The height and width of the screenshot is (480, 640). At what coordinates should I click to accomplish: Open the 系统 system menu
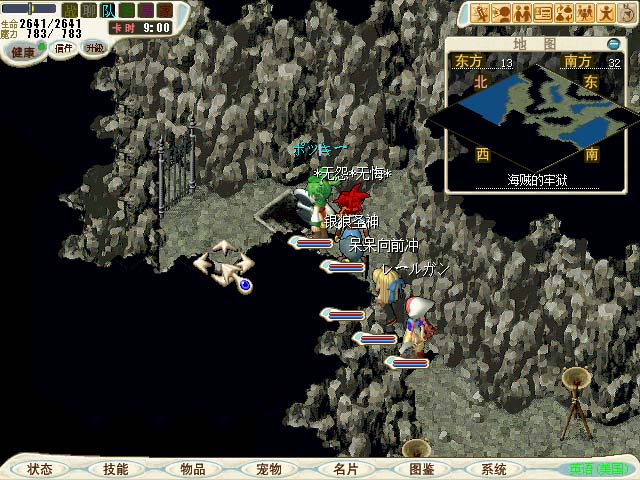coord(493,469)
